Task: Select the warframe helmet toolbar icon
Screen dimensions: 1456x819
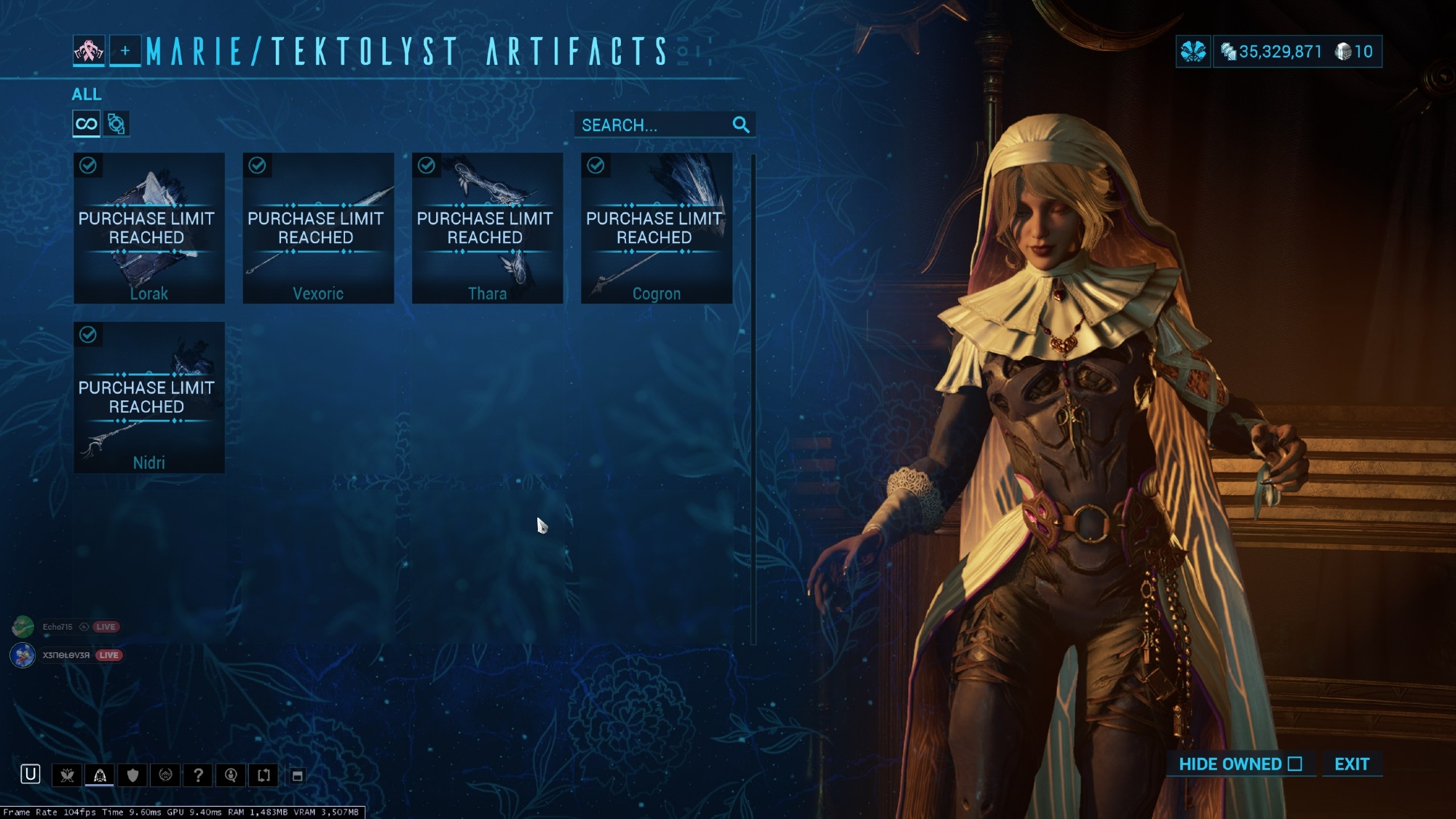Action: [100, 775]
